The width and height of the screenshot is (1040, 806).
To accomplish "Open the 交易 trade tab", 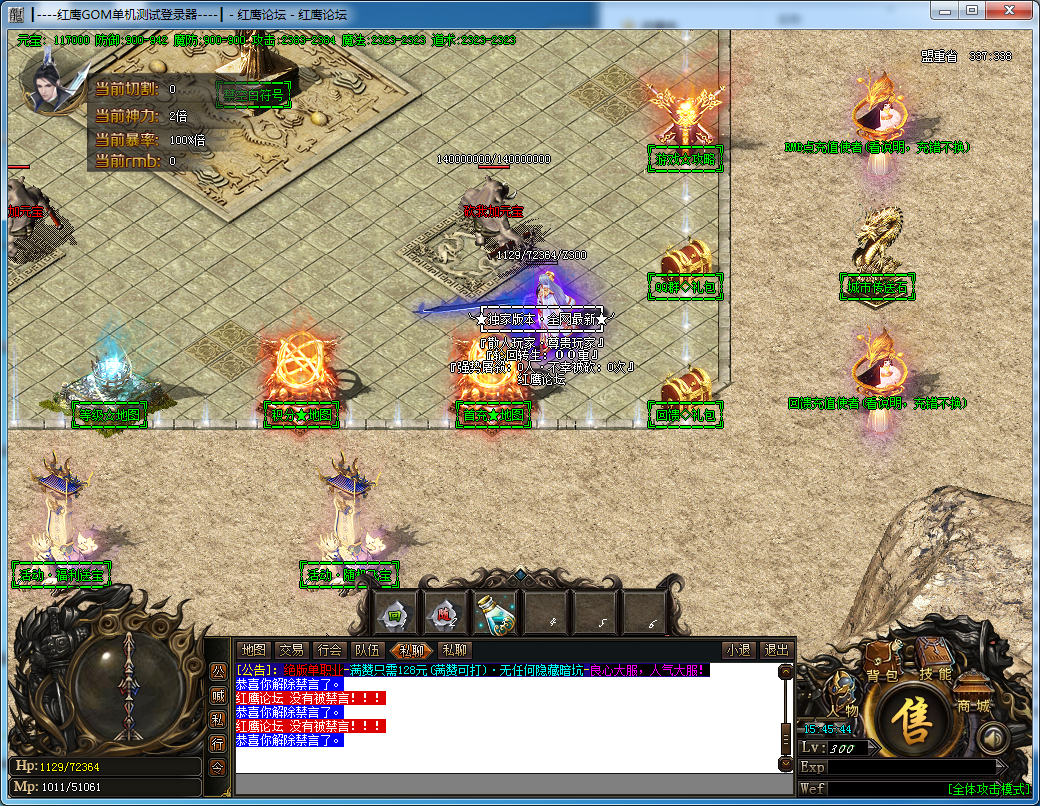I will pos(291,650).
